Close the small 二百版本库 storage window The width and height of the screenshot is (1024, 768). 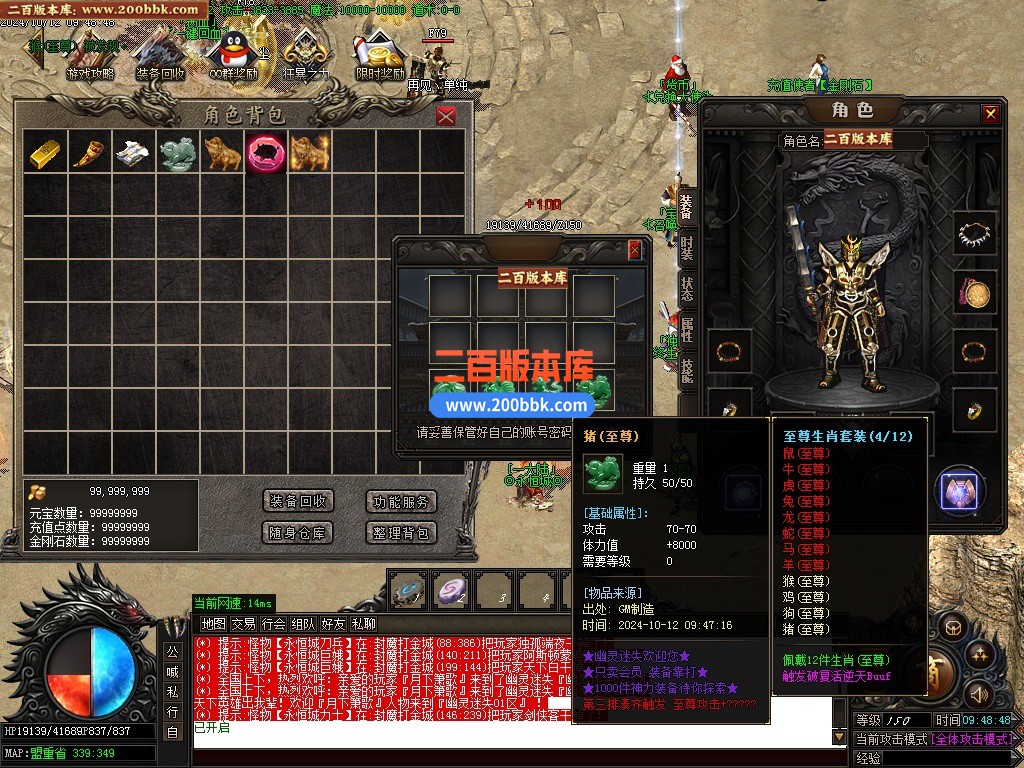634,251
